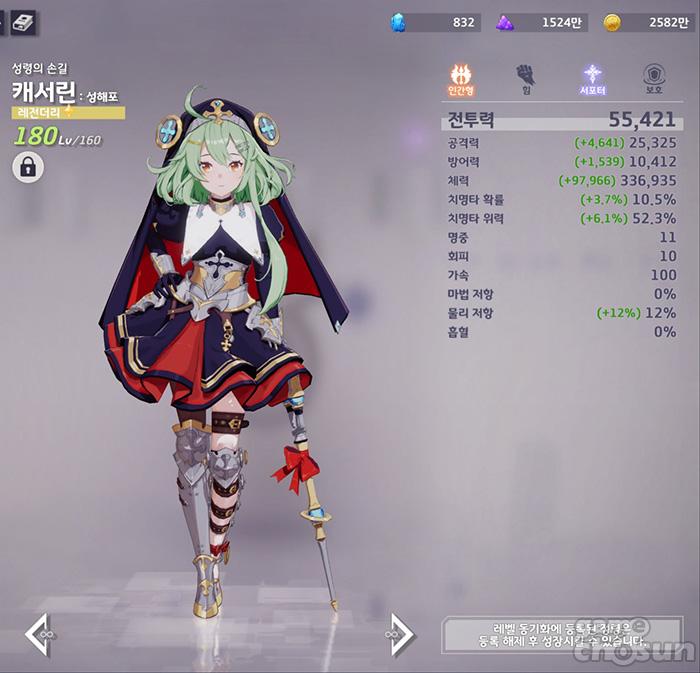The width and height of the screenshot is (700, 673).
Task: Select the 힘 fist attribute icon
Action: coord(525,79)
